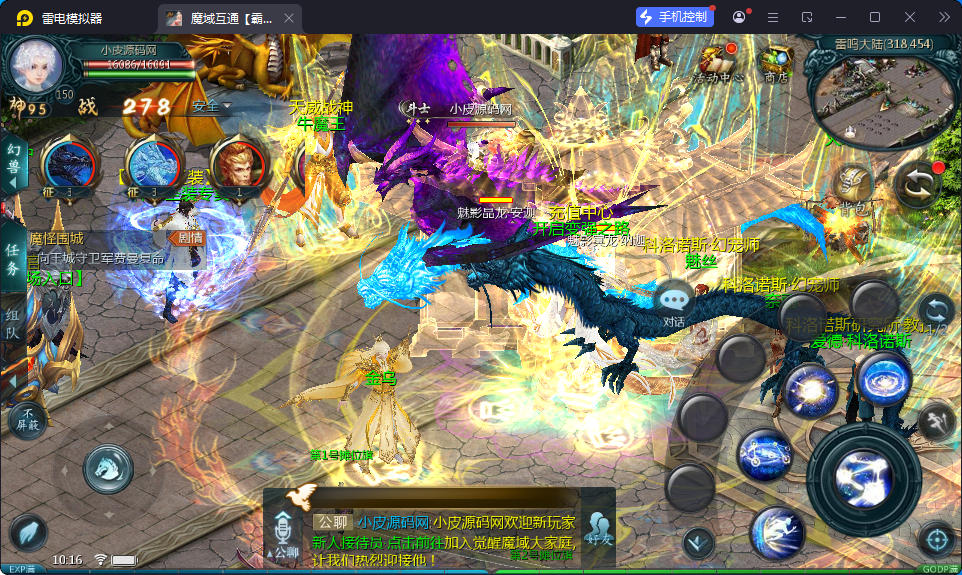Select the dark blue dragon pet portrait

(x=69, y=163)
